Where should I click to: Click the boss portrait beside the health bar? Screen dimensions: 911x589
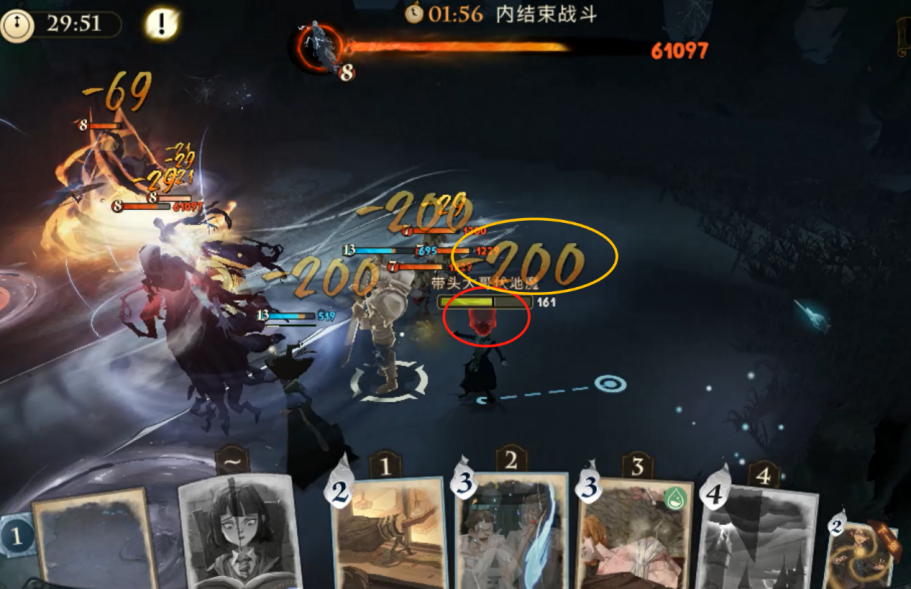click(321, 45)
